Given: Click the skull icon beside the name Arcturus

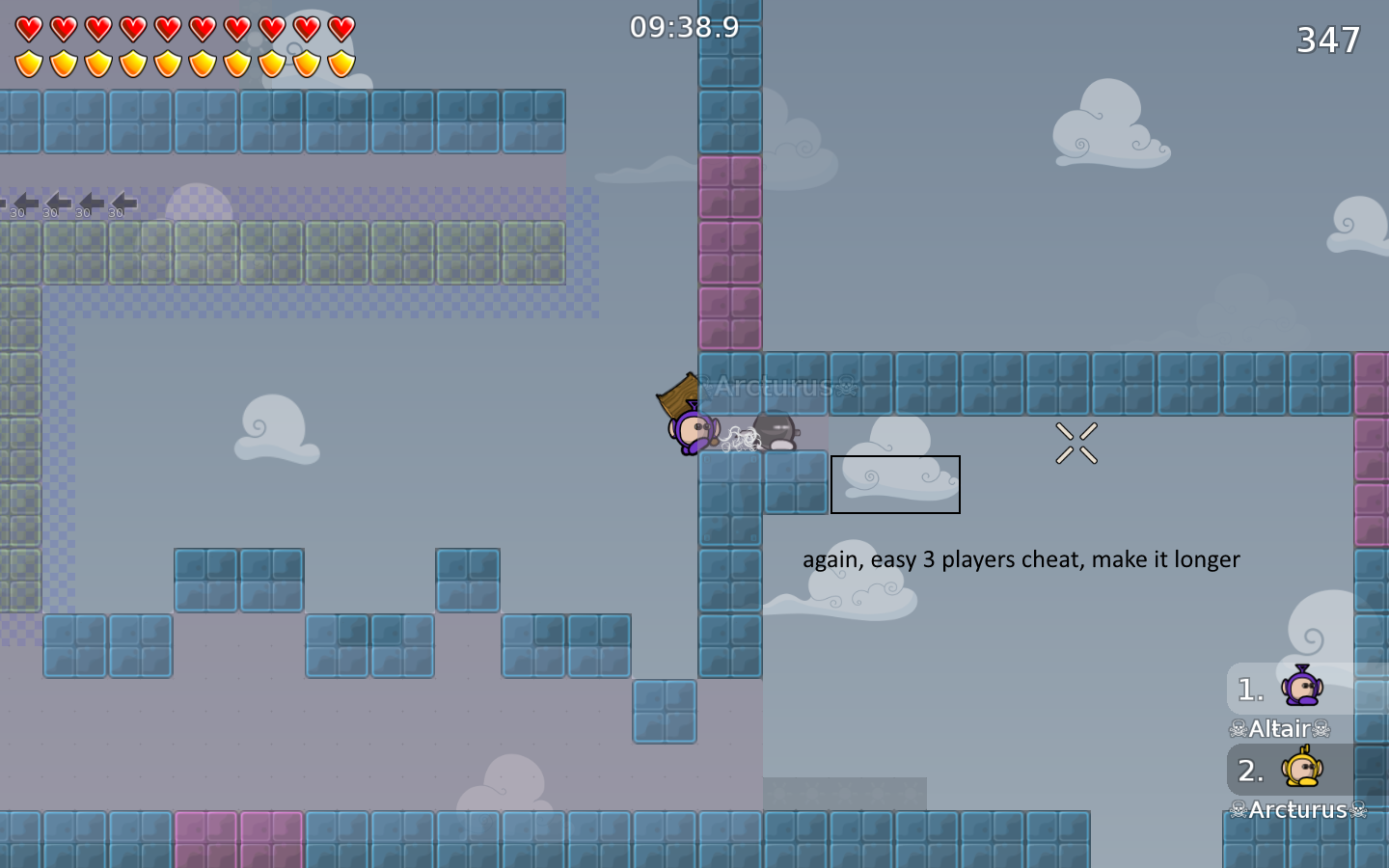Looking at the screenshot, I should pos(1239,810).
